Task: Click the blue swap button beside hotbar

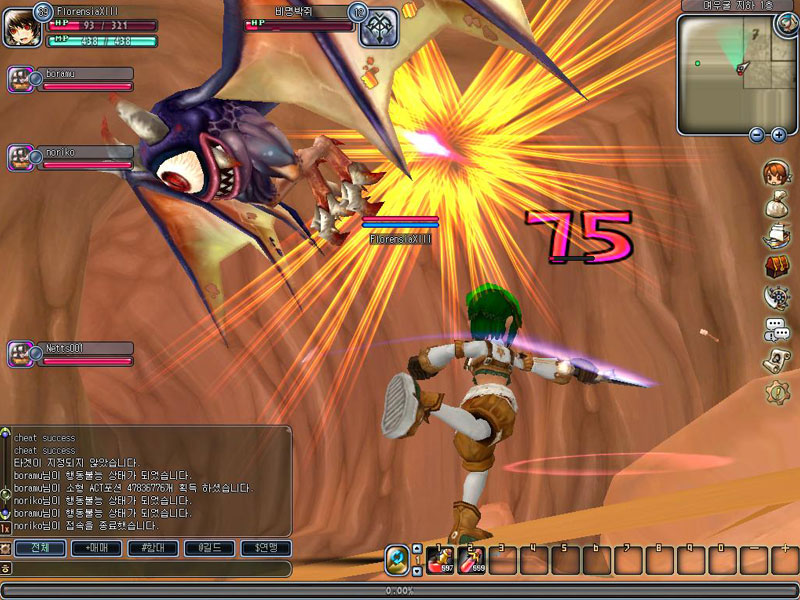Action: pos(398,560)
